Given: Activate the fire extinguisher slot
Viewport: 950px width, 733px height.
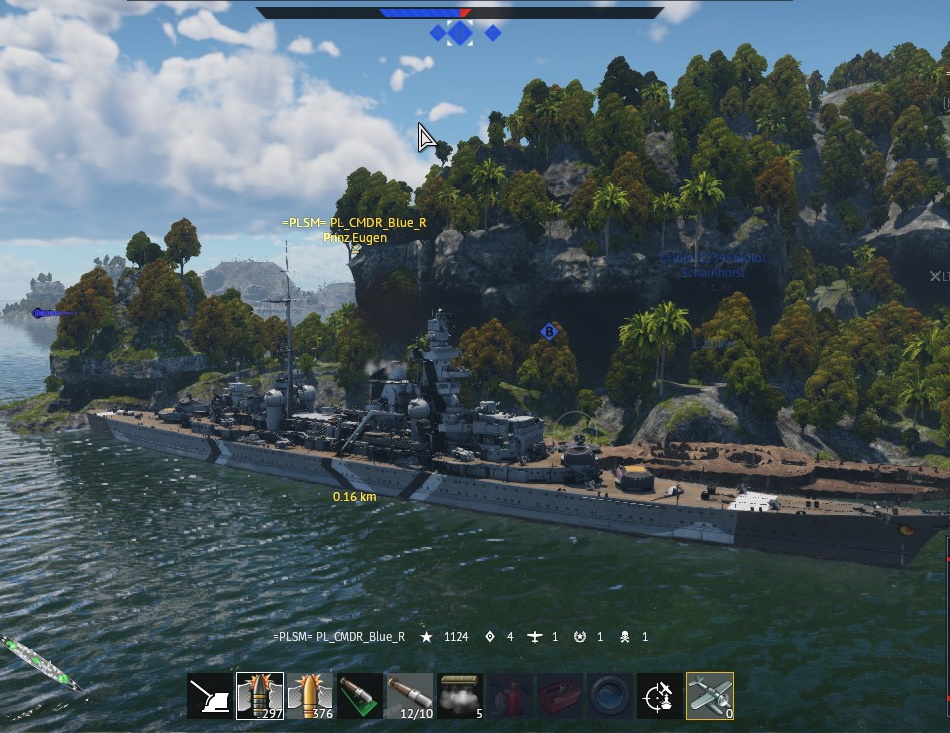Looking at the screenshot, I should [510, 696].
